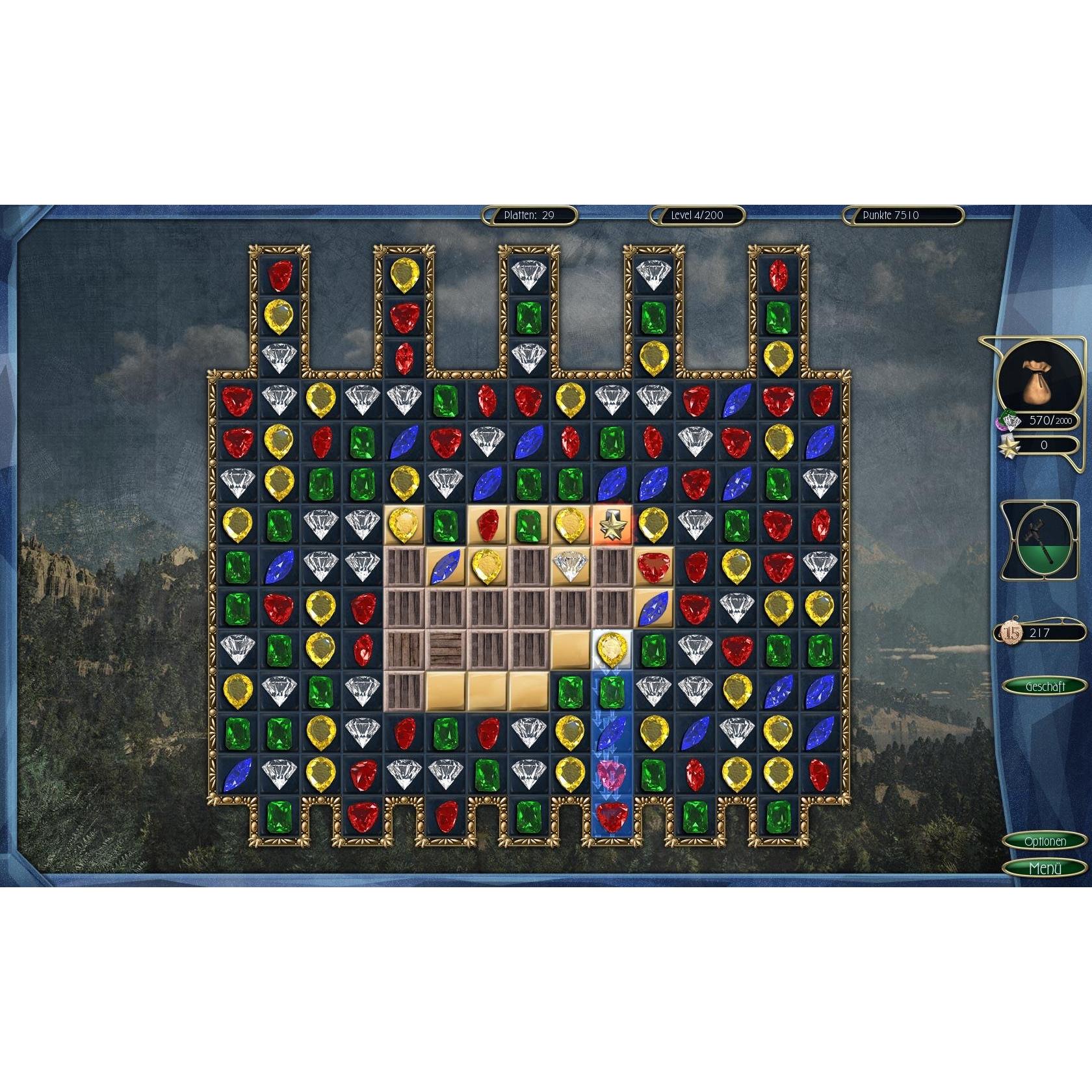Click the Platten: 29 counter

tap(530, 215)
